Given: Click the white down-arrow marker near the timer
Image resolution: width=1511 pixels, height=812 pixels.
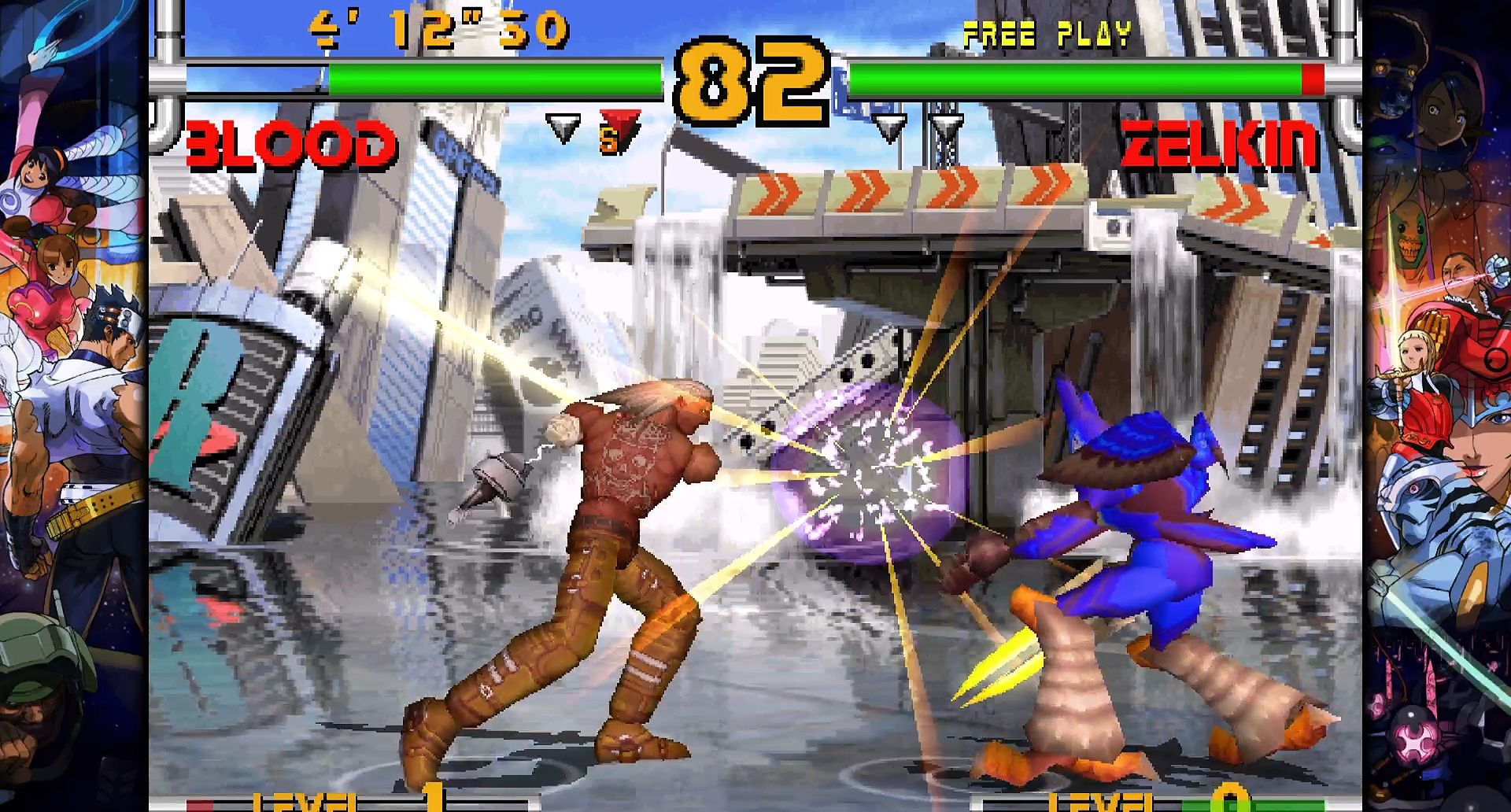Looking at the screenshot, I should pyautogui.click(x=562, y=126).
